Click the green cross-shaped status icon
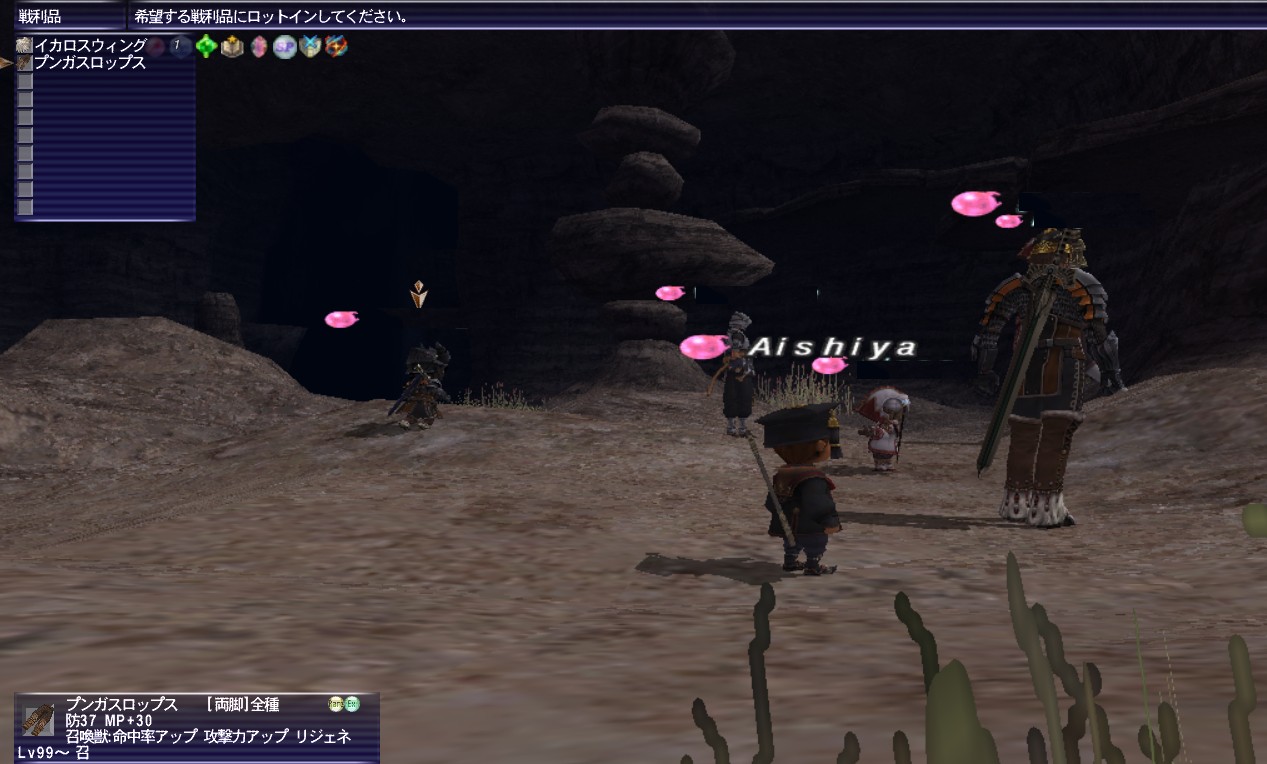1267x764 pixels. click(206, 46)
